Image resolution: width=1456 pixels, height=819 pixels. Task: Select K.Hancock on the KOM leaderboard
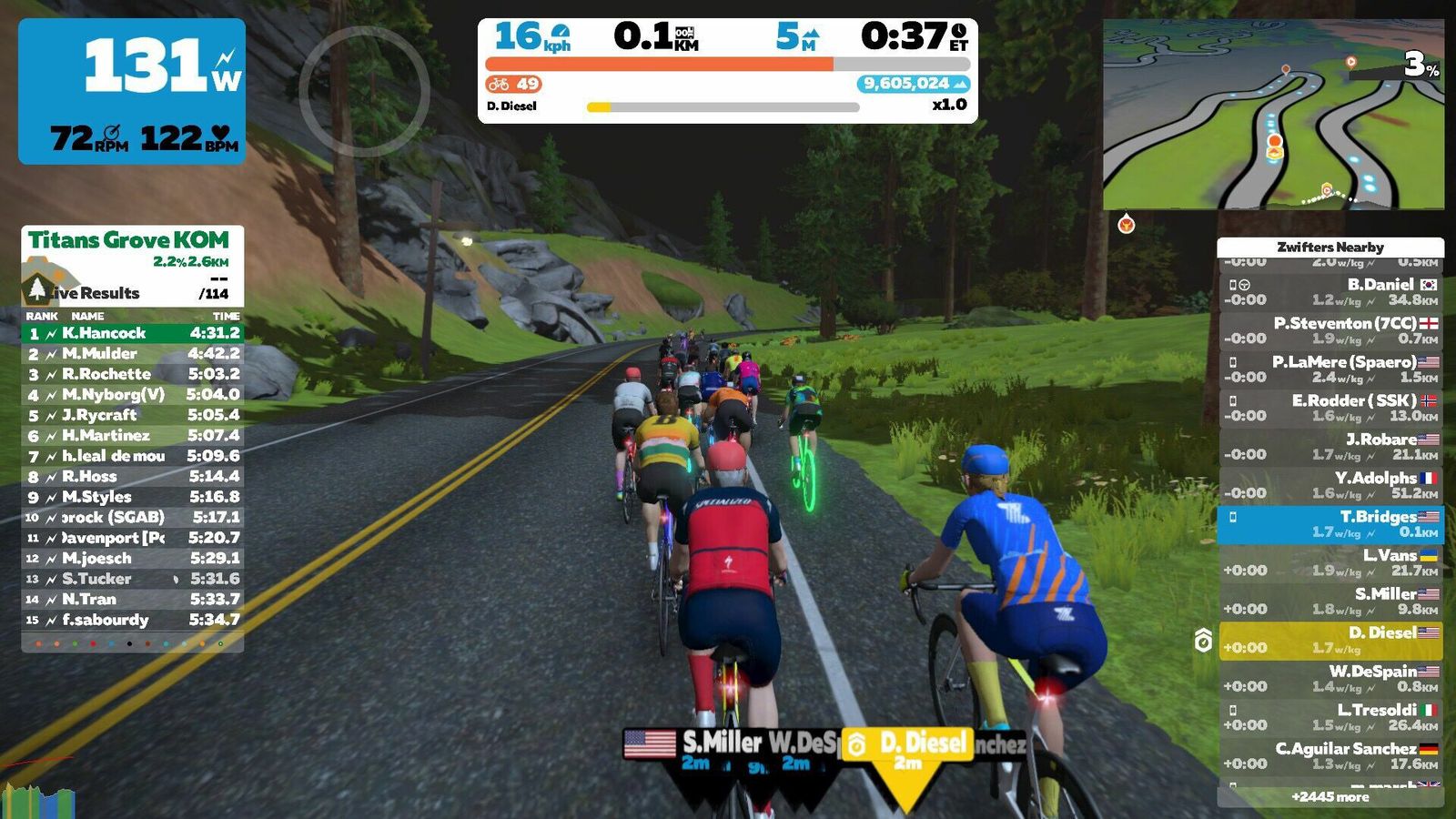coord(132,333)
